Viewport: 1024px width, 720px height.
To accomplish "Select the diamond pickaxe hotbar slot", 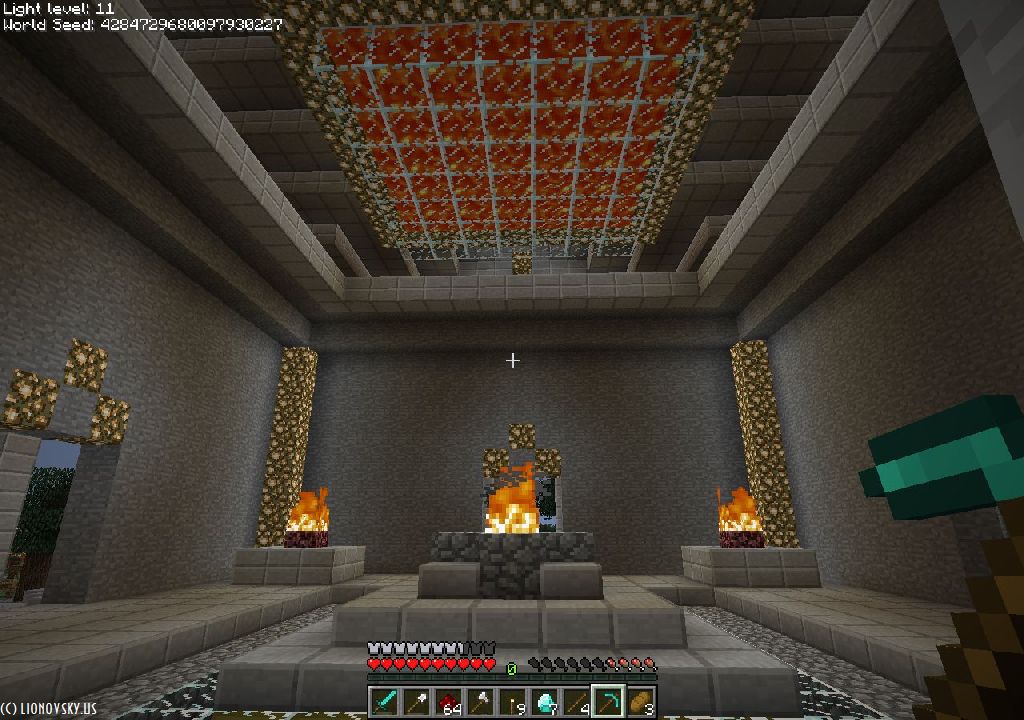I will coord(608,702).
